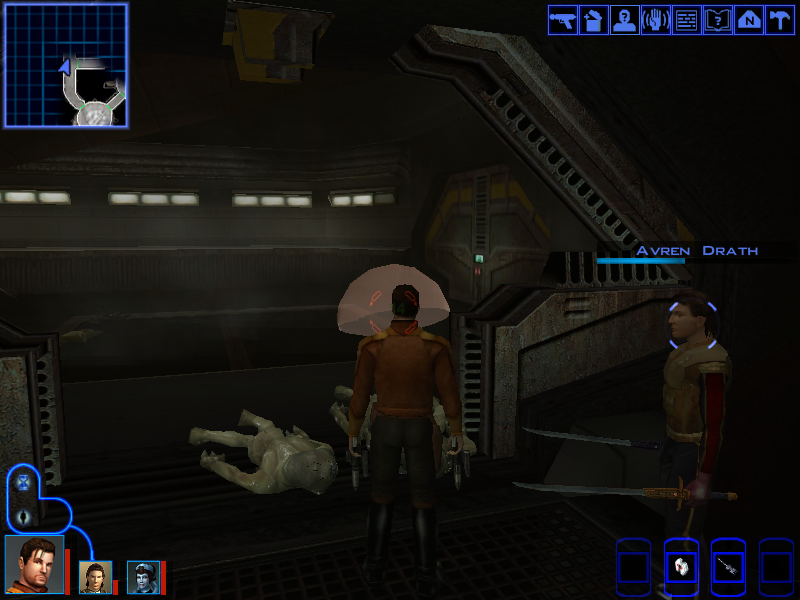800x600 pixels.
Task: Use the medpac in the action slot
Action: coord(680,568)
